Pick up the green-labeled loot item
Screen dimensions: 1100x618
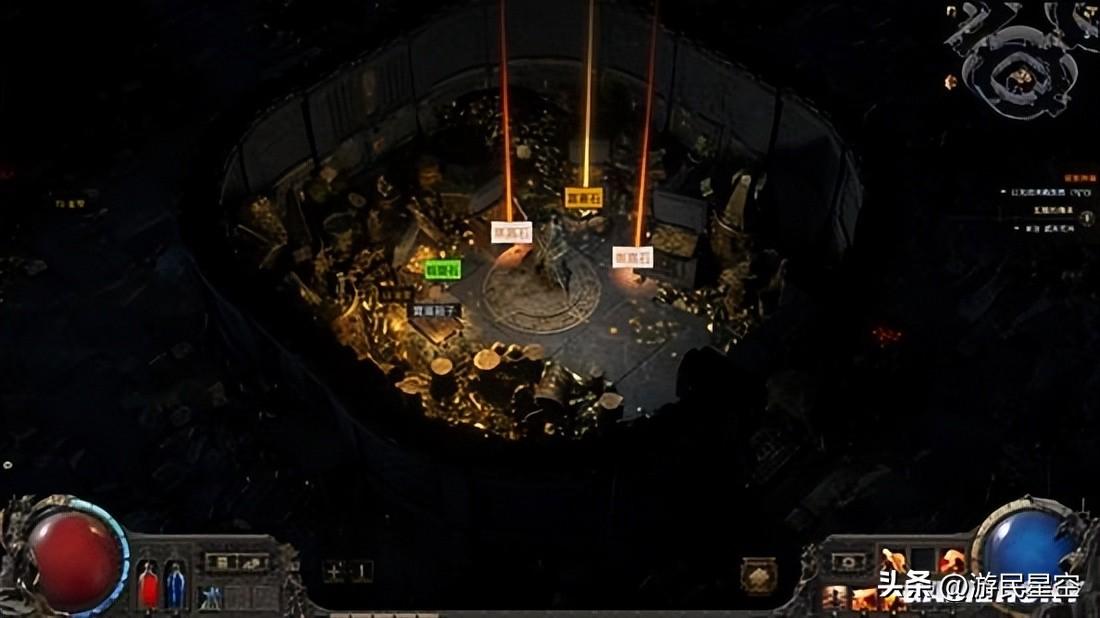click(x=442, y=269)
